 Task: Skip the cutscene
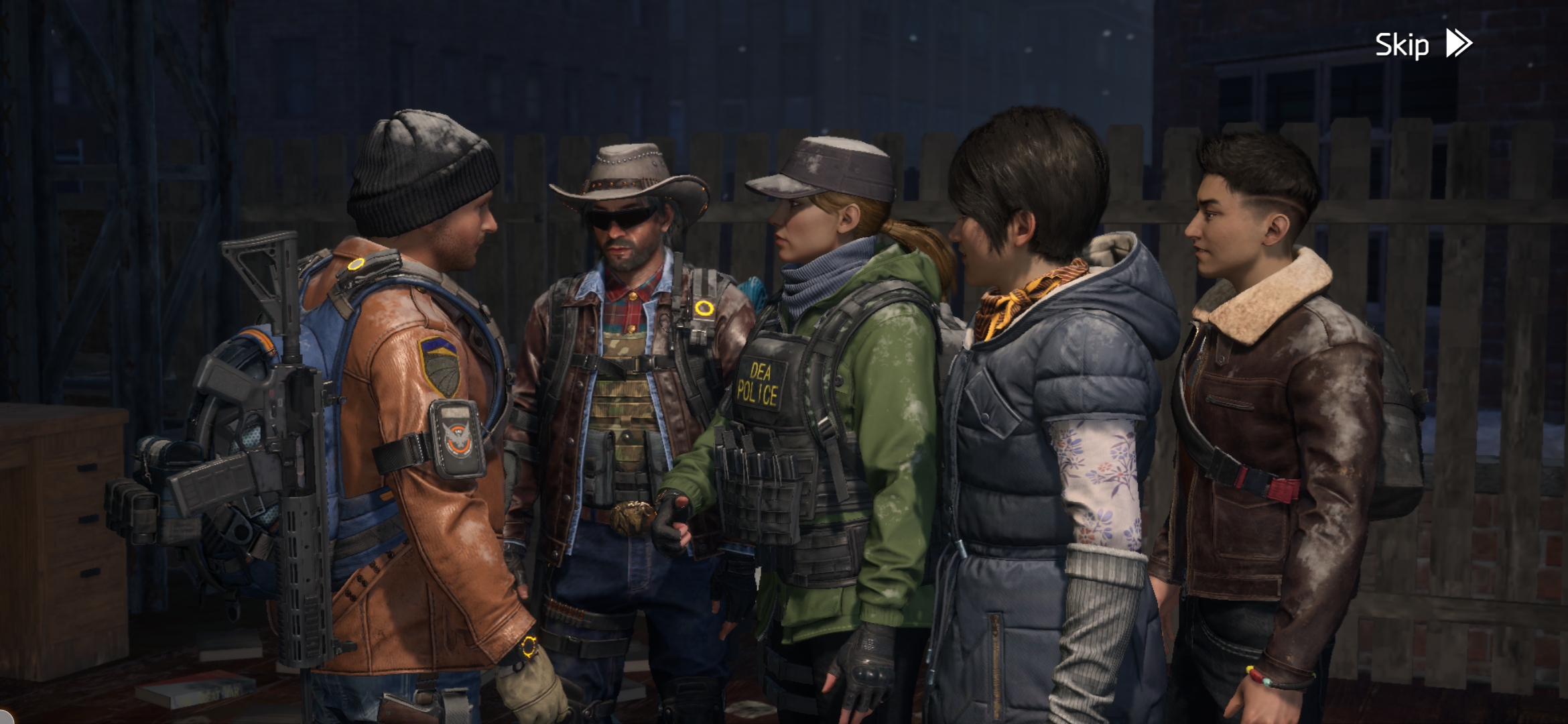[1422, 45]
